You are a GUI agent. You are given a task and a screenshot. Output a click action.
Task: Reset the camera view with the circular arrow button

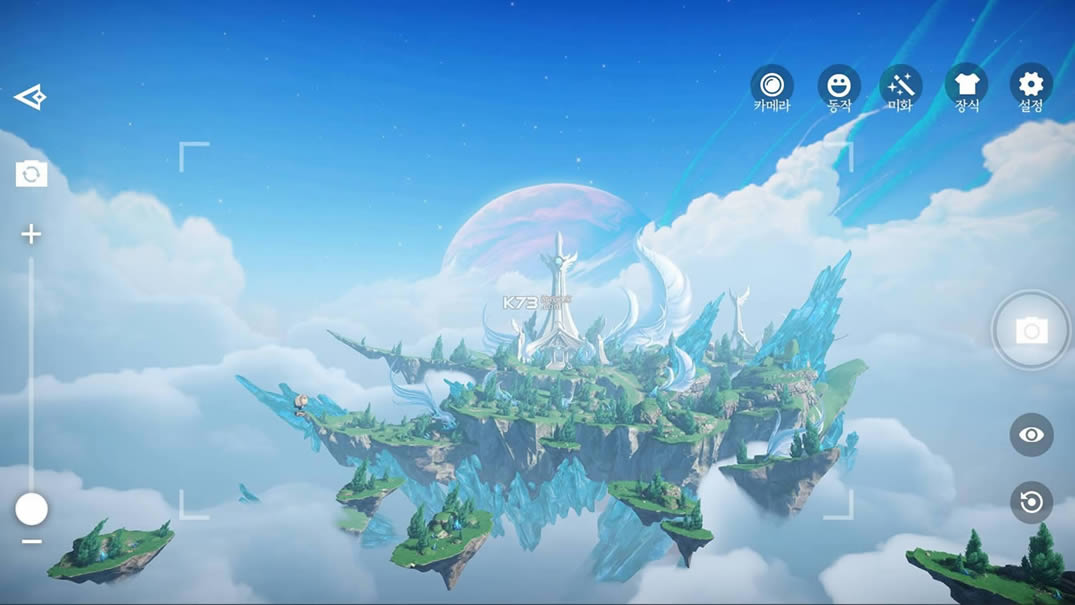click(x=1031, y=501)
